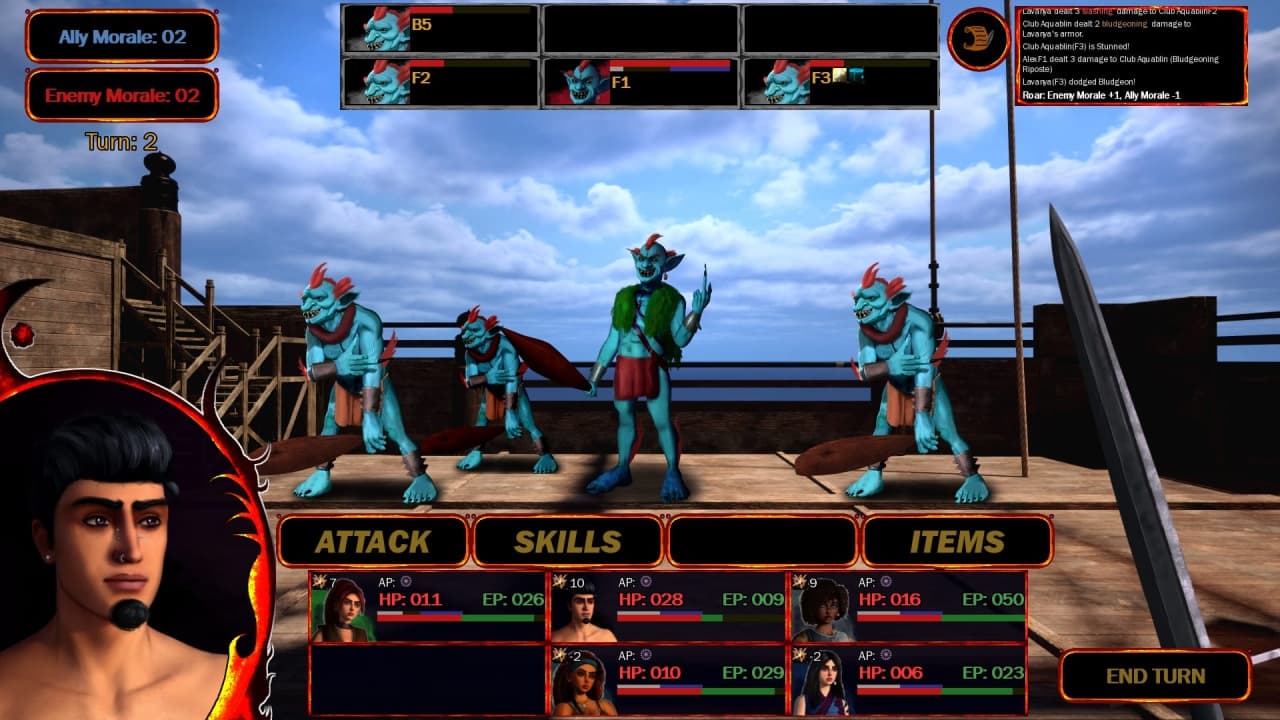Open the ITEMS menu
The height and width of the screenshot is (720, 1280).
click(956, 541)
